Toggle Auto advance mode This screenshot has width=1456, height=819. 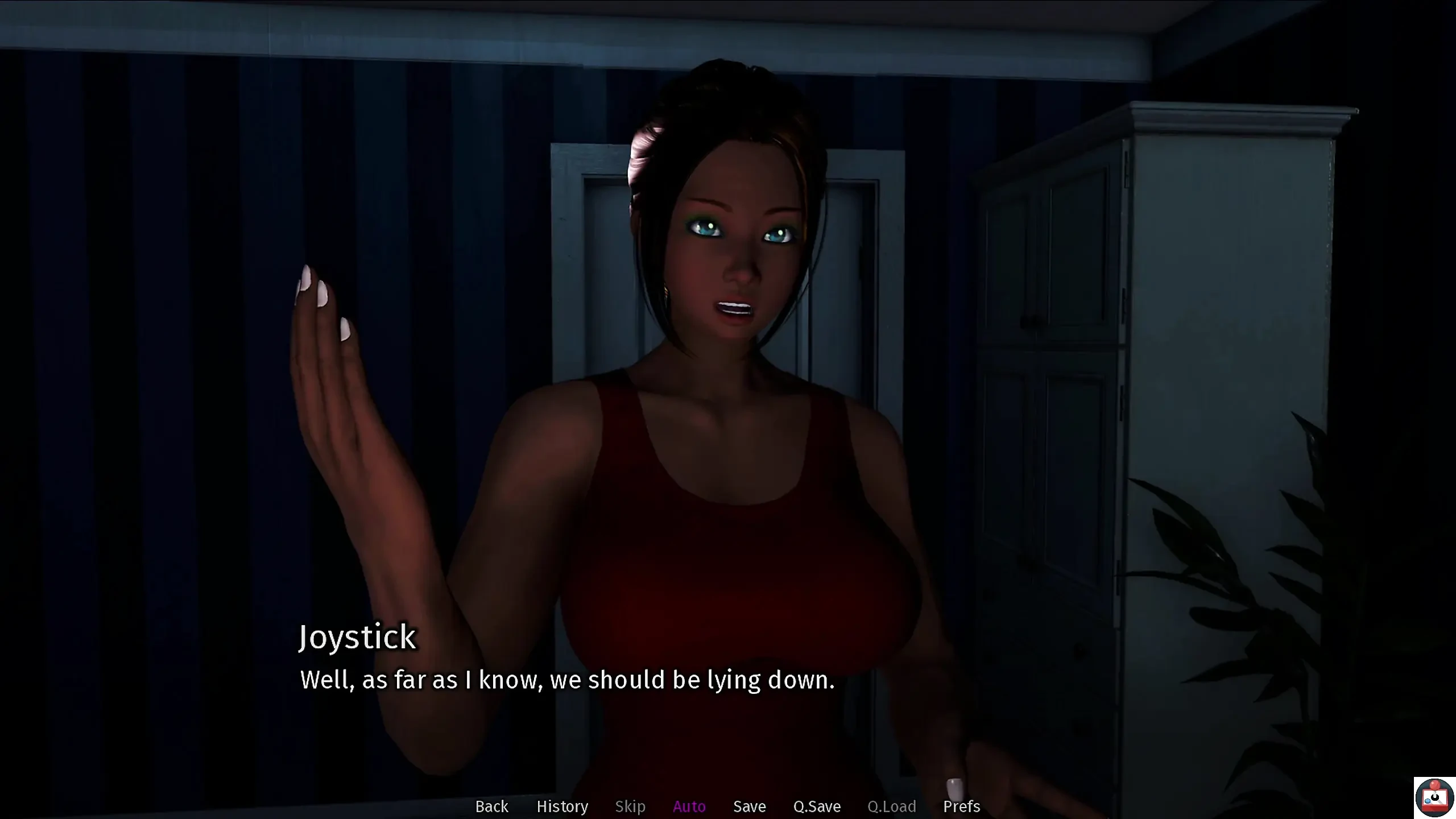pos(689,806)
